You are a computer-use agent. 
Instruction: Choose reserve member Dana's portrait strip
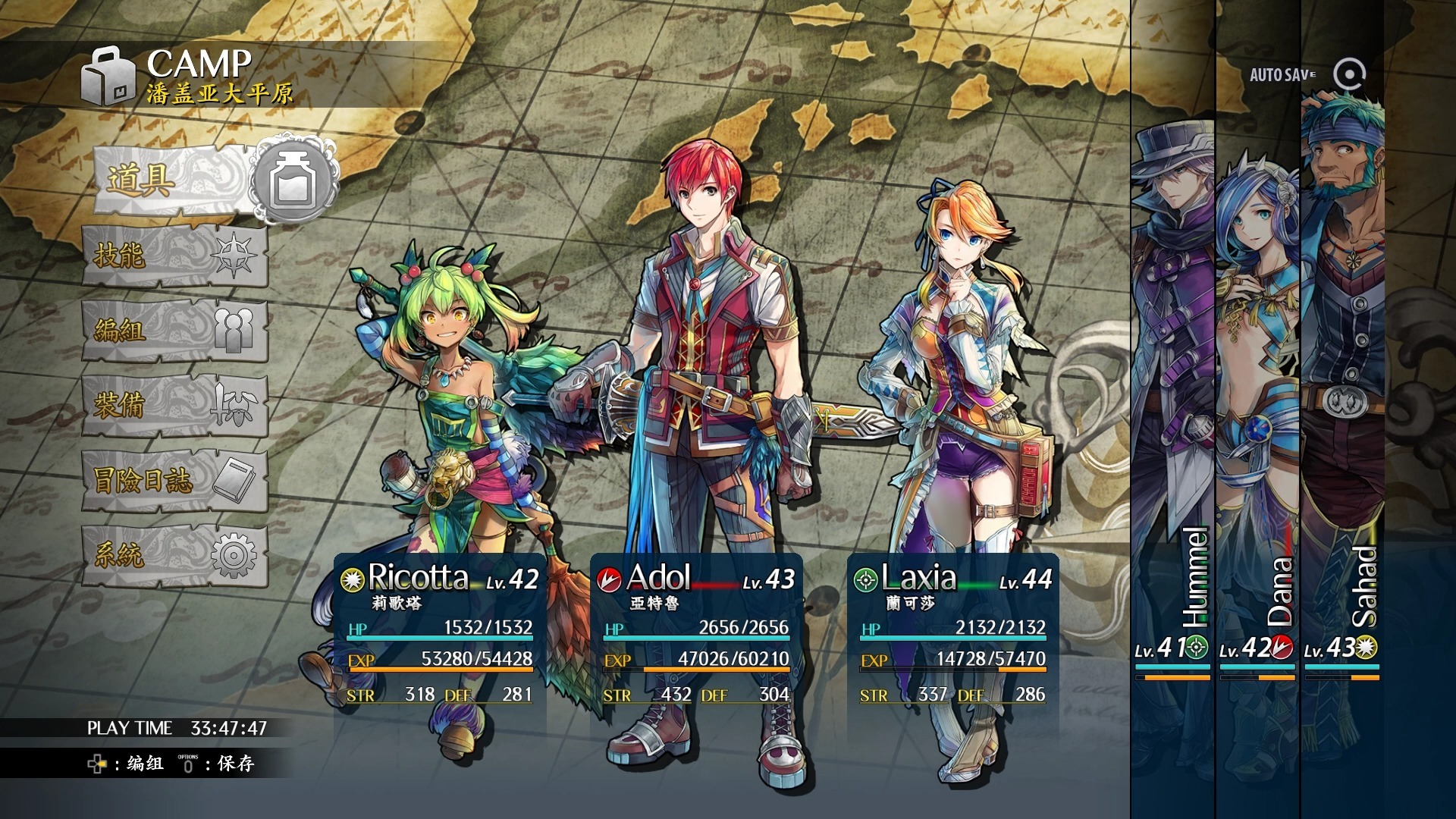(x=1257, y=409)
